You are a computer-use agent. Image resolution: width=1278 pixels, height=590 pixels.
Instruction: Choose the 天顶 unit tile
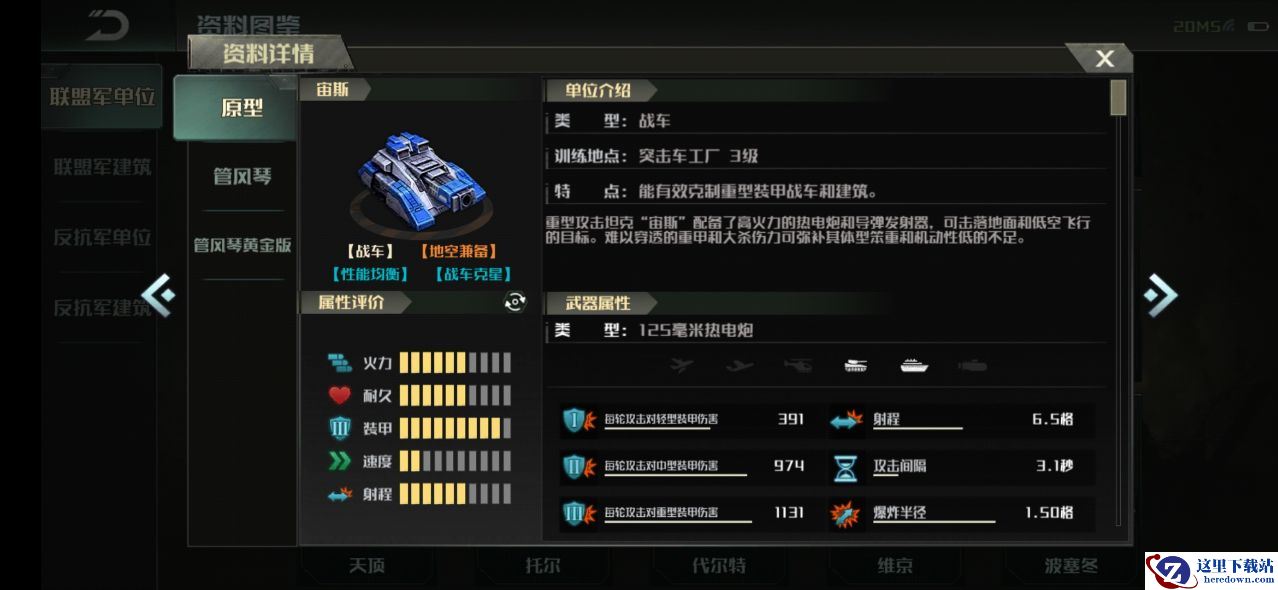pyautogui.click(x=366, y=566)
